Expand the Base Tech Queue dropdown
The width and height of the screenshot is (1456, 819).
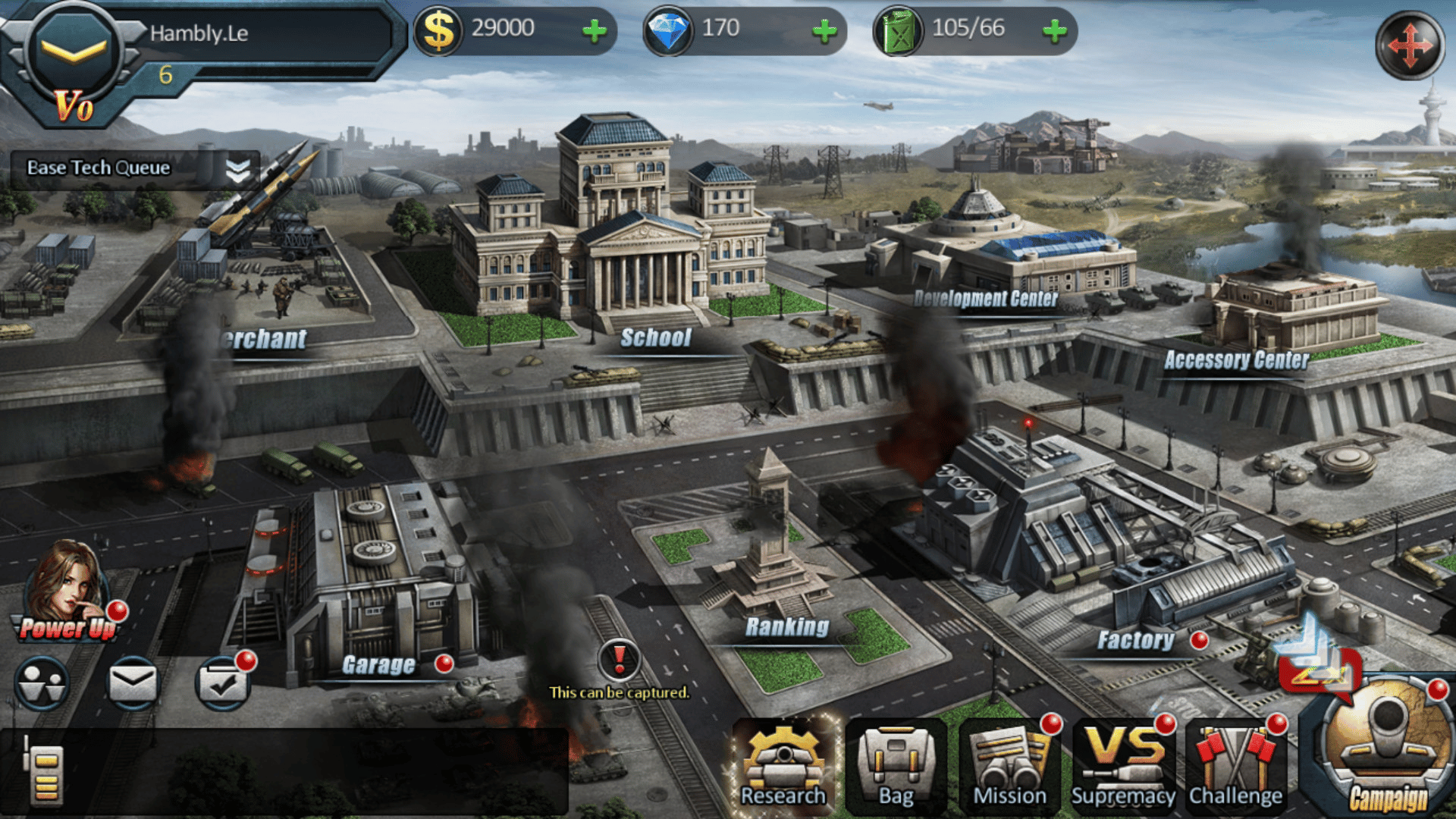237,170
